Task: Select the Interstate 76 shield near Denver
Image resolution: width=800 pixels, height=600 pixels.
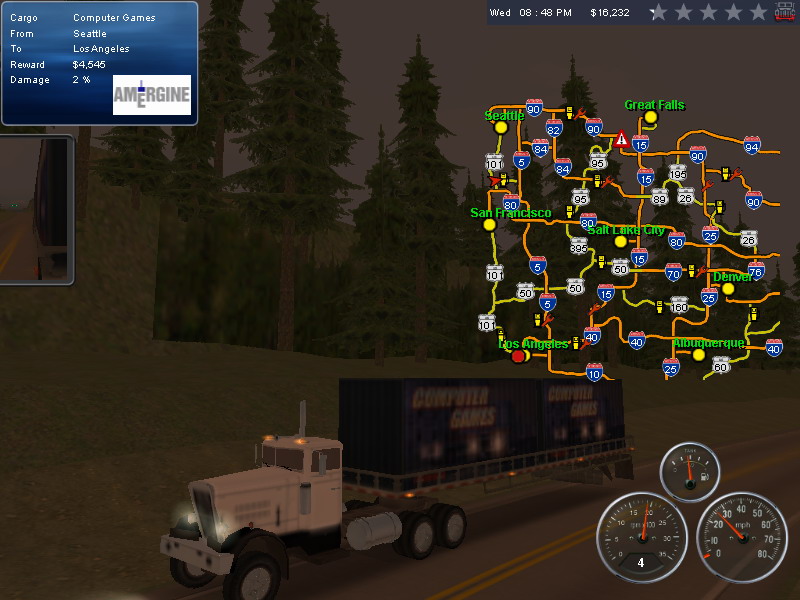Action: (756, 270)
